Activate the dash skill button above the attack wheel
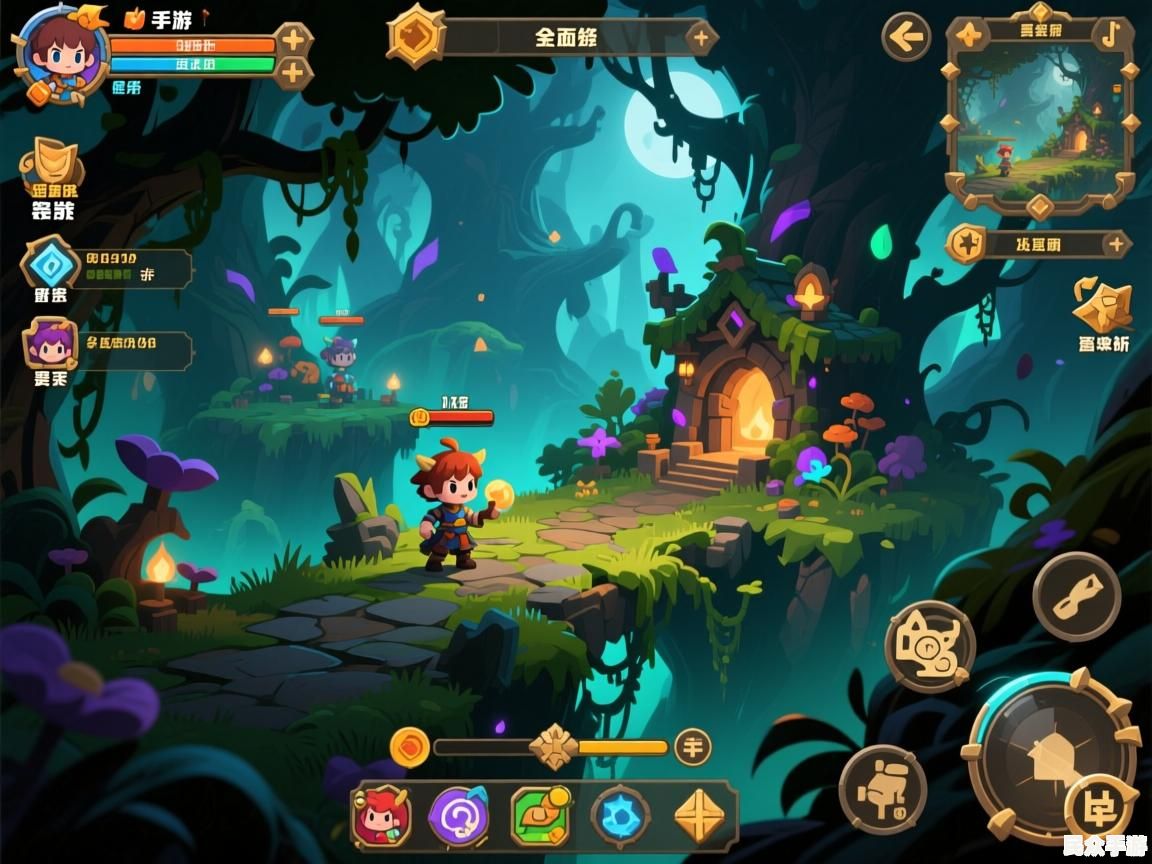This screenshot has width=1152, height=864. click(x=1076, y=596)
